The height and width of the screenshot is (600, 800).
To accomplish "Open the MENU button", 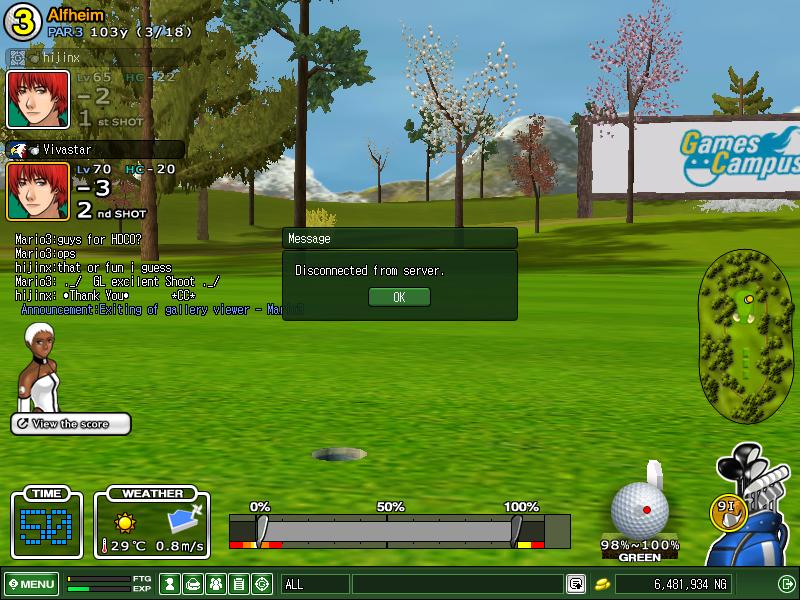I will pos(31,584).
